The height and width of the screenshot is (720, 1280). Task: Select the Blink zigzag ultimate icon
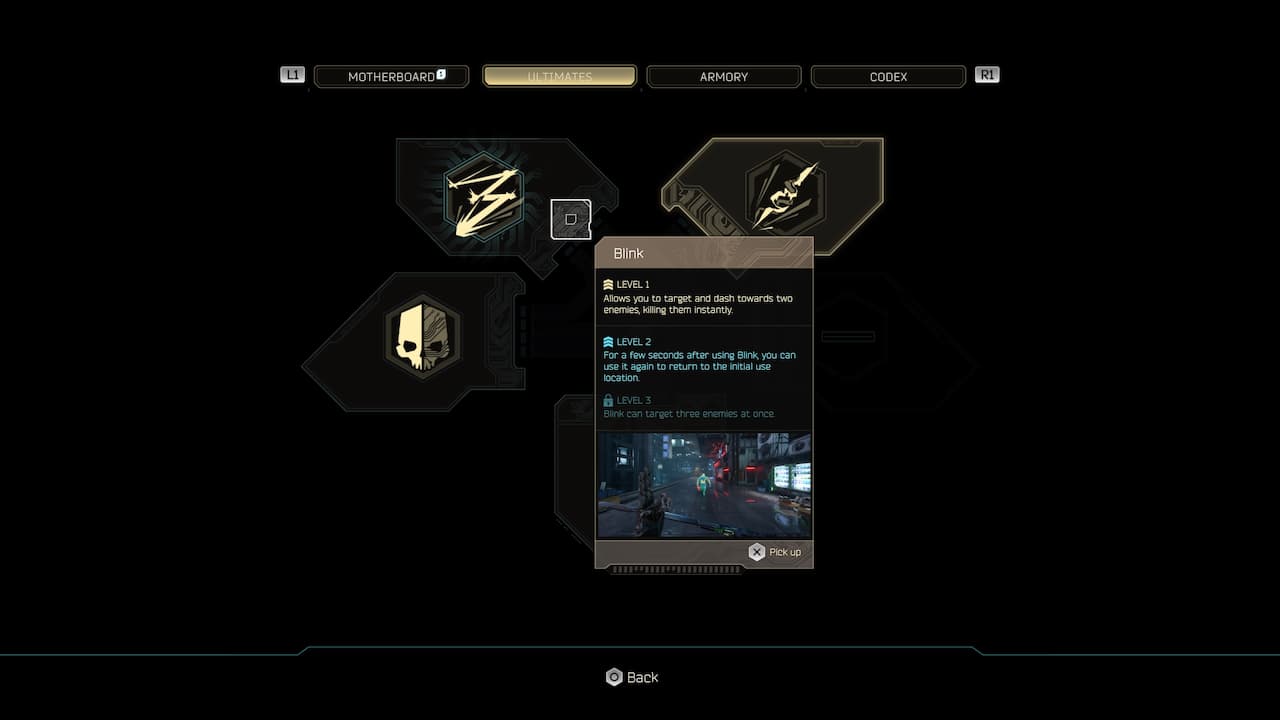click(x=484, y=196)
